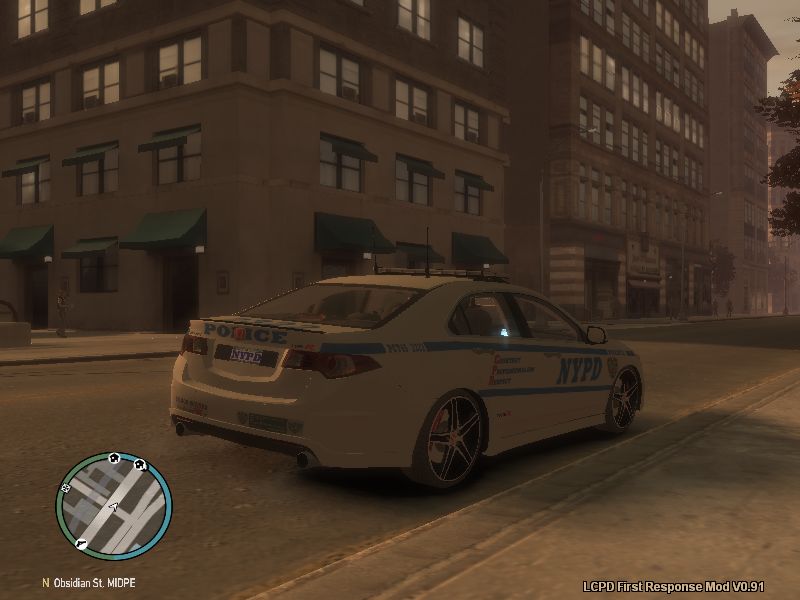Select the square badge blip on radar edge
This screenshot has width=800, height=600.
67,488
